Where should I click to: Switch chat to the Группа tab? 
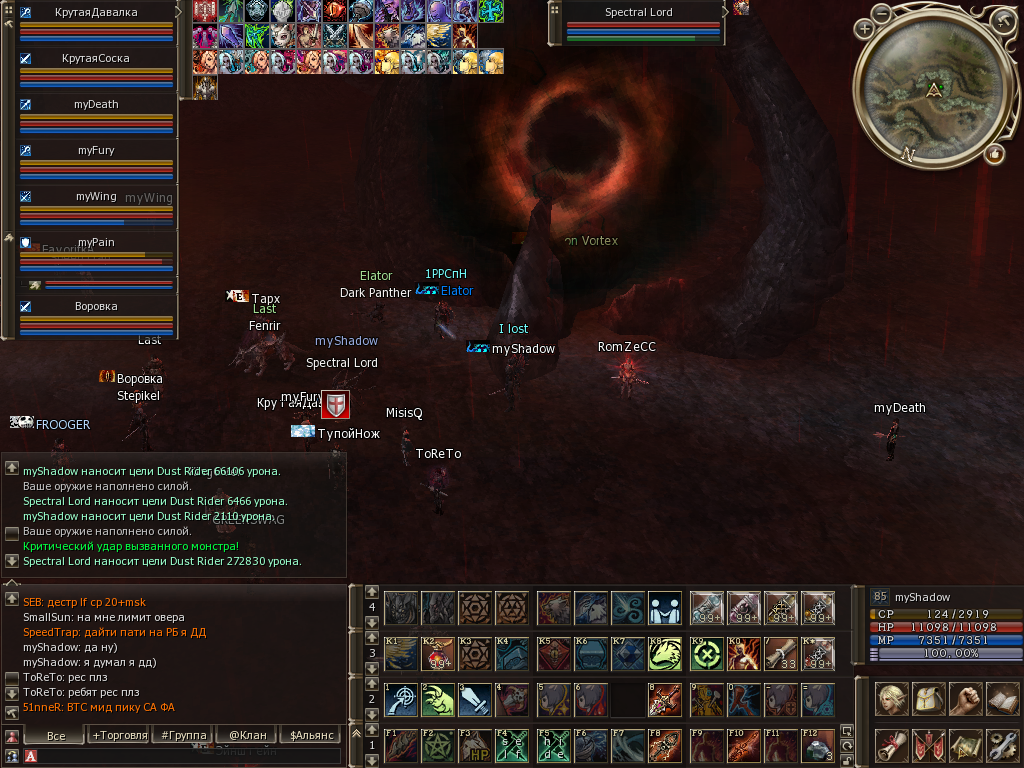(x=182, y=735)
